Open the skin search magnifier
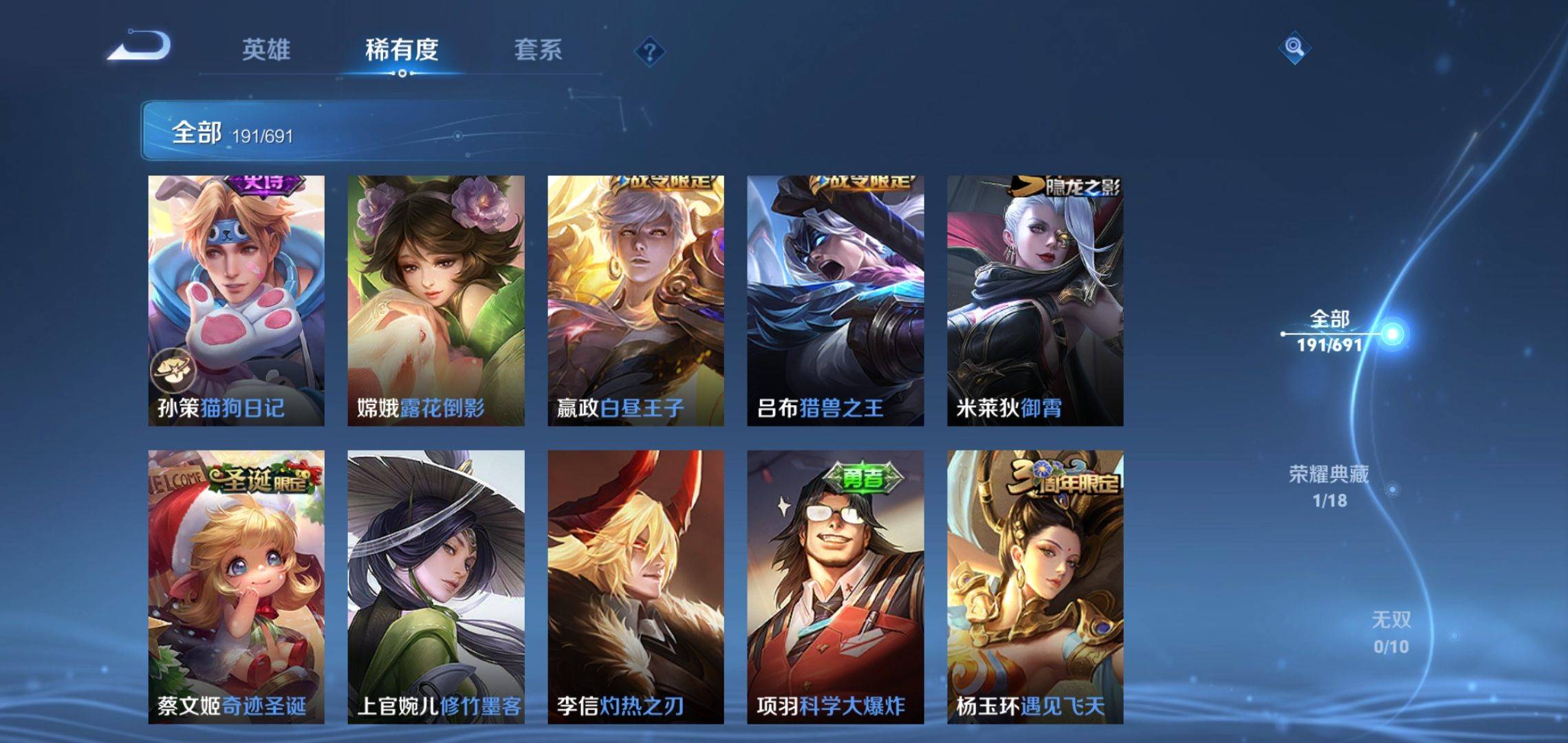Screen dimensions: 1568x743 point(1294,47)
